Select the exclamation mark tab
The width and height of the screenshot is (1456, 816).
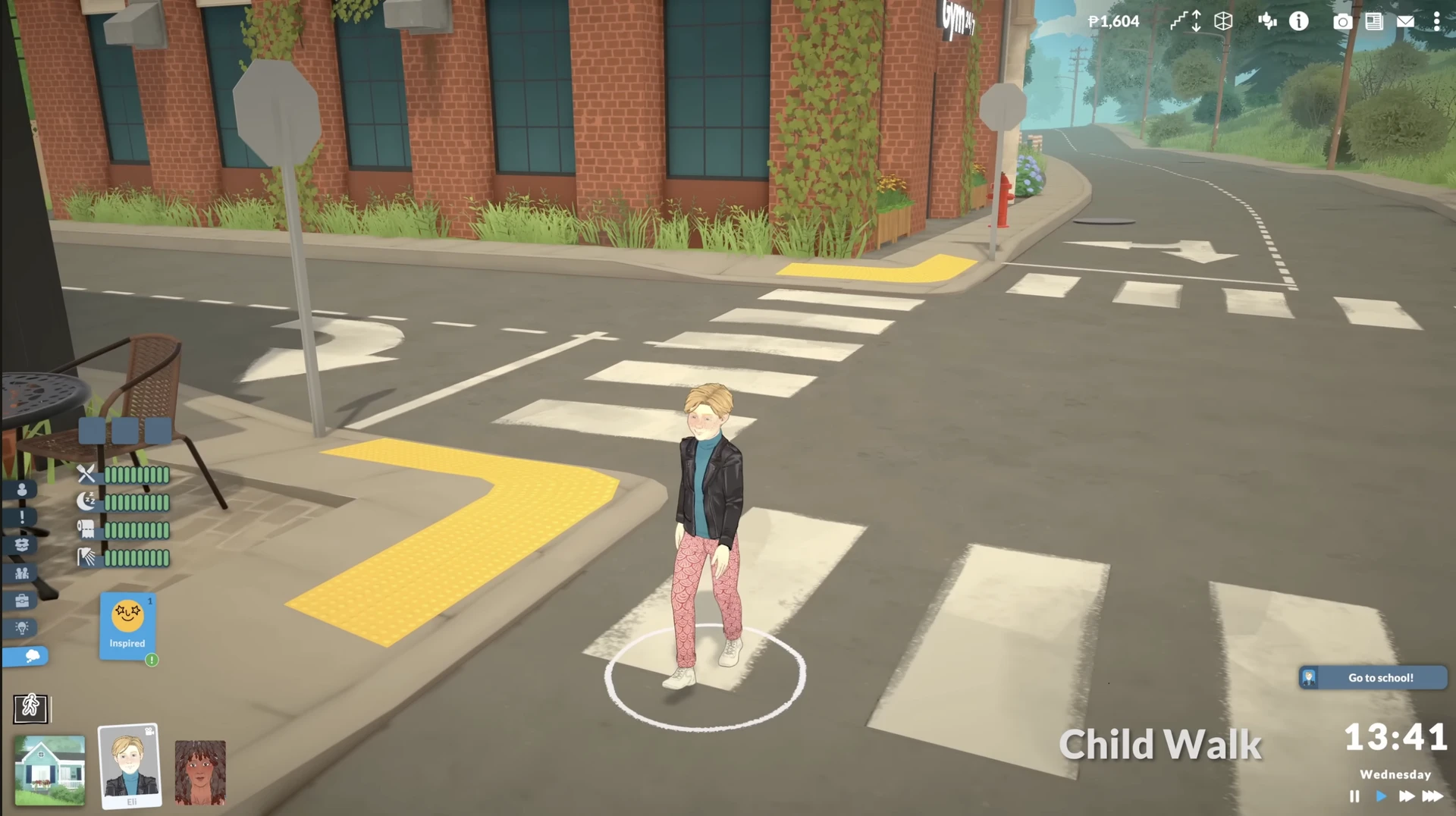(22, 517)
